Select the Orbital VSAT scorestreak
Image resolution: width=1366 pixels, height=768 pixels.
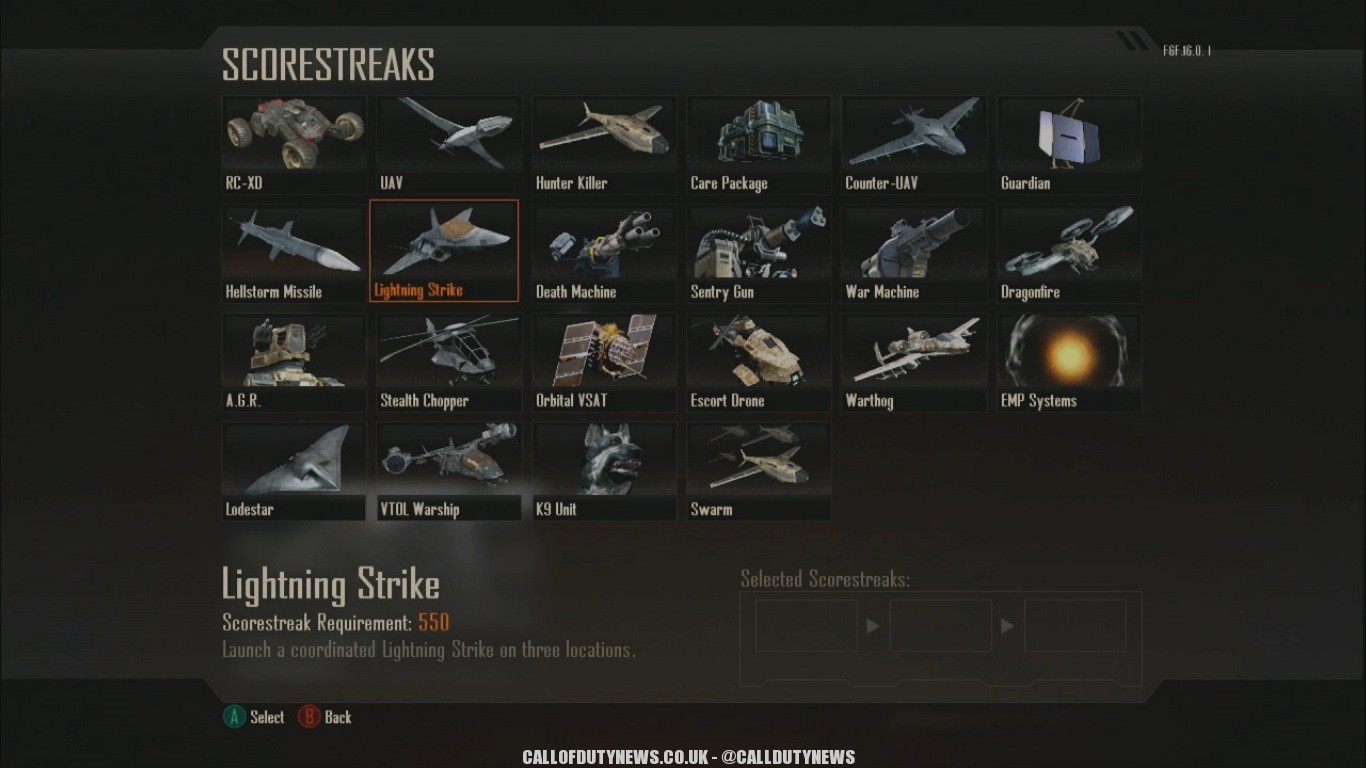pos(604,361)
